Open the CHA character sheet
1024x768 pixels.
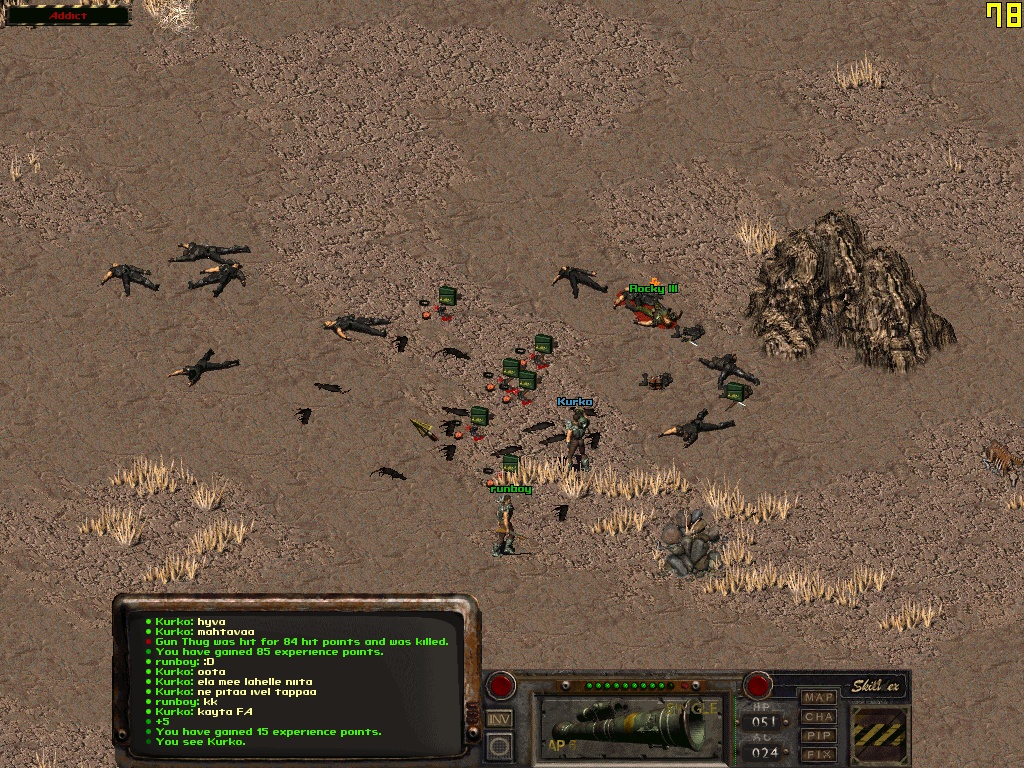(x=819, y=716)
